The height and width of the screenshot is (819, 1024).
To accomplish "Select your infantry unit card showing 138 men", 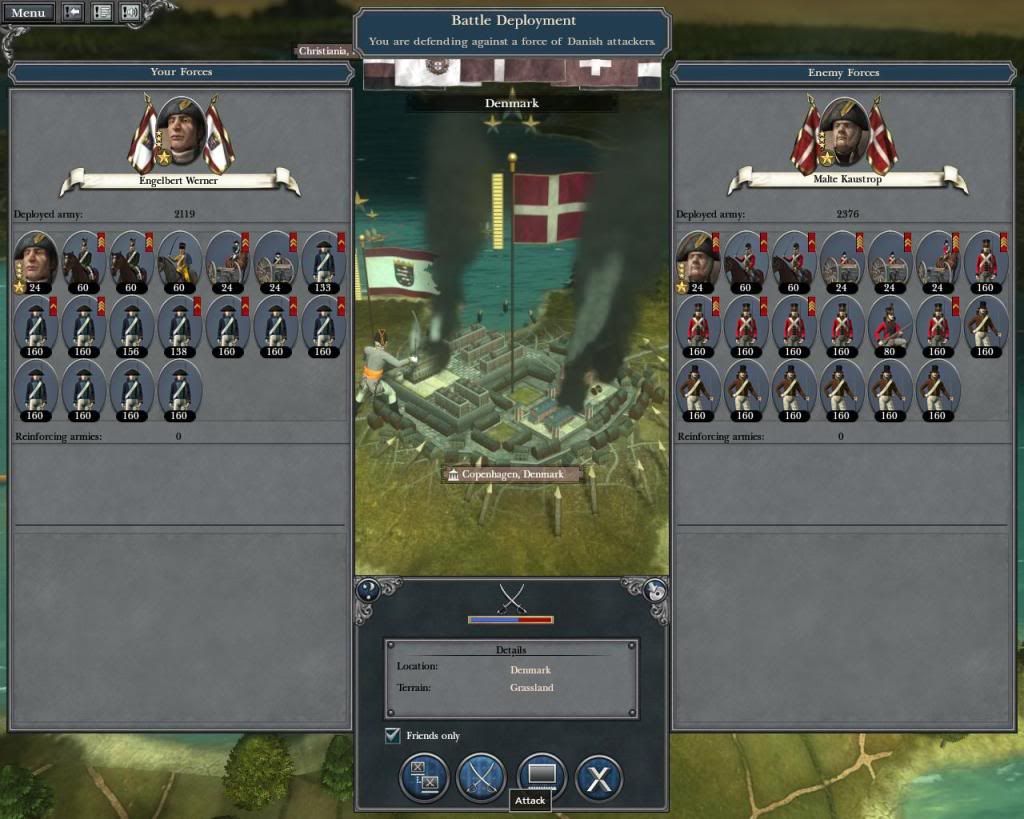I will point(179,324).
